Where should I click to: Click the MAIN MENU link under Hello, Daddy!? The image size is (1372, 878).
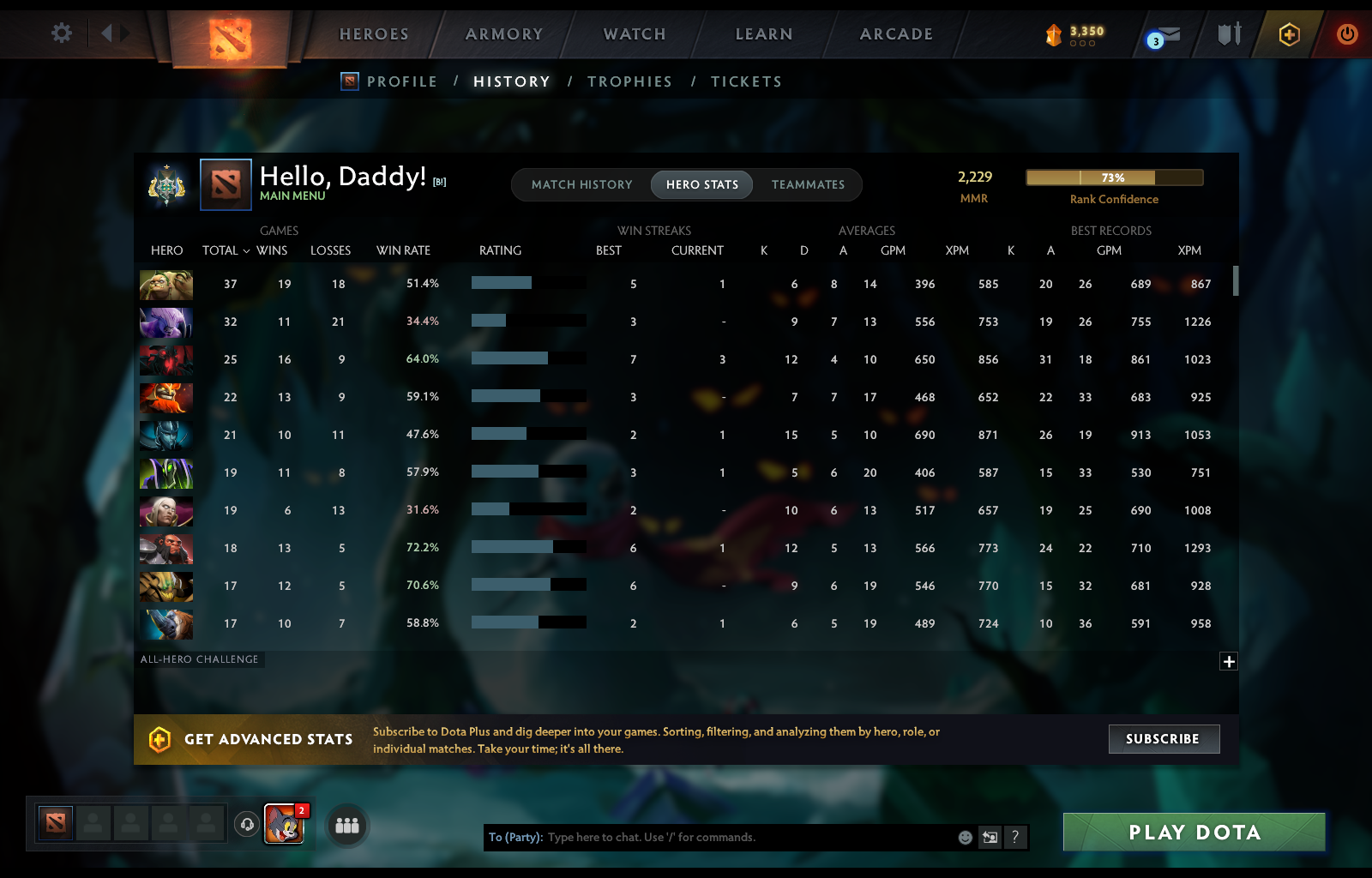[x=292, y=195]
